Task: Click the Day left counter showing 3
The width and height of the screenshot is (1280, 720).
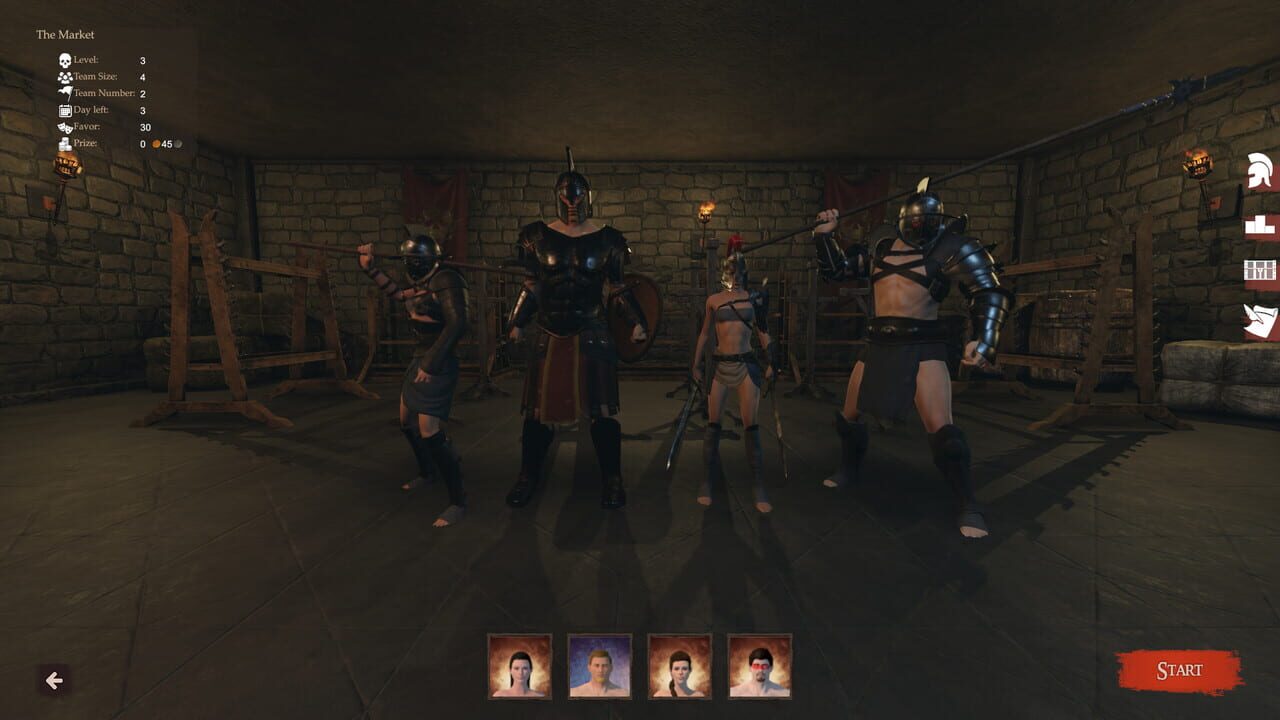Action: click(143, 110)
